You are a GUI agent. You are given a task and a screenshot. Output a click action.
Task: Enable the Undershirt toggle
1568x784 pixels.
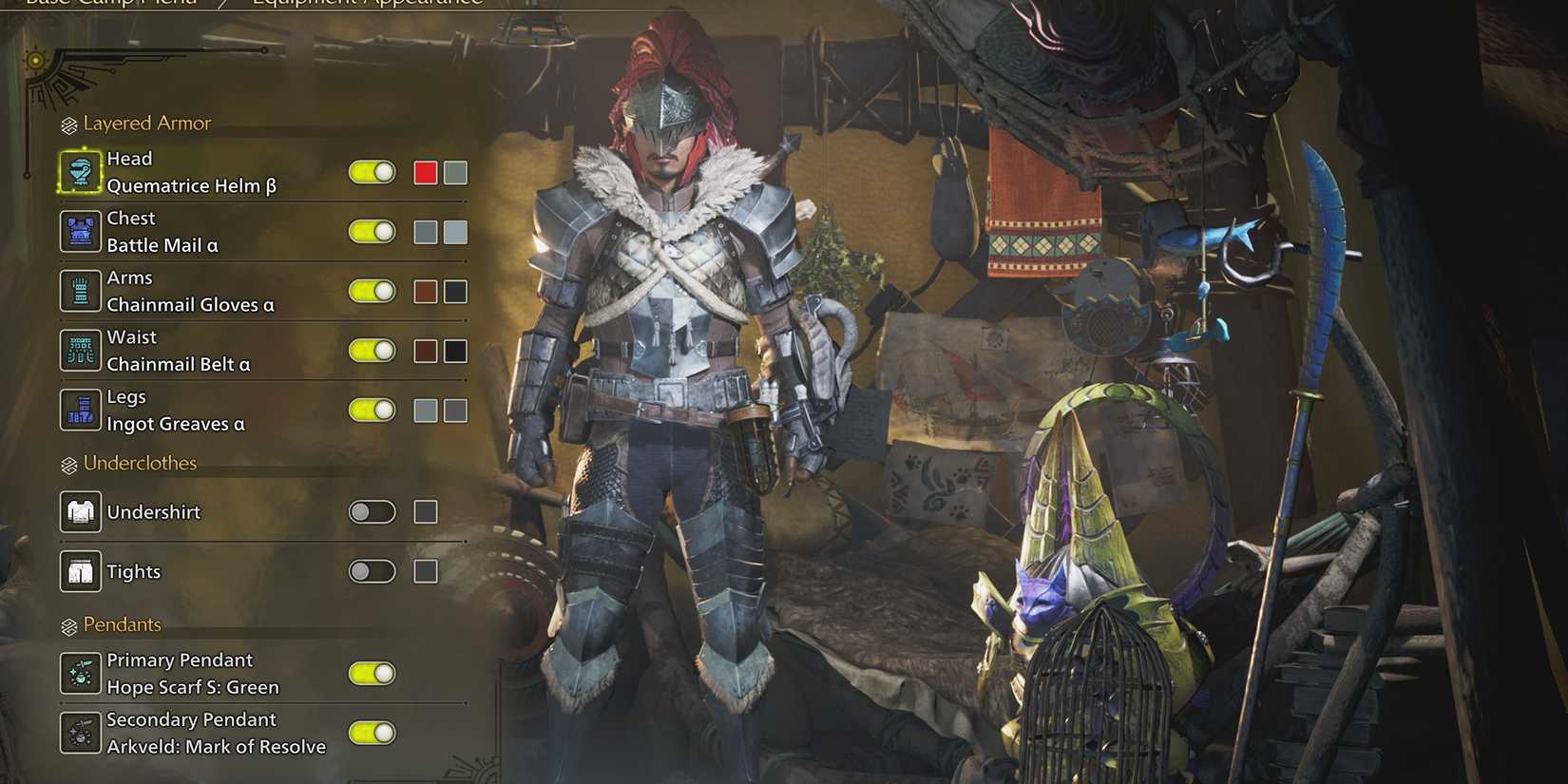(x=372, y=511)
